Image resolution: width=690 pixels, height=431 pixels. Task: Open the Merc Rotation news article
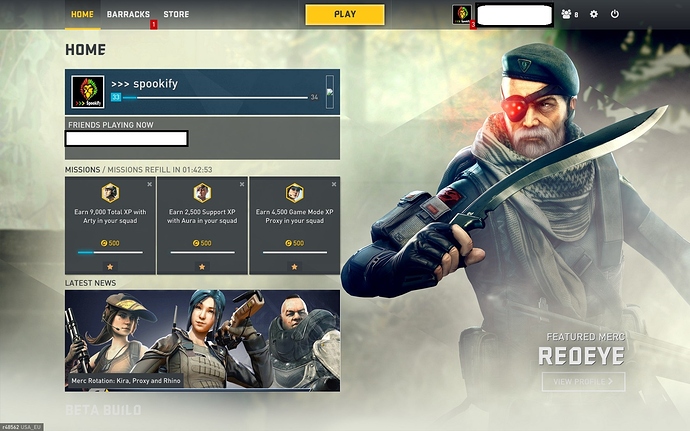tap(202, 341)
